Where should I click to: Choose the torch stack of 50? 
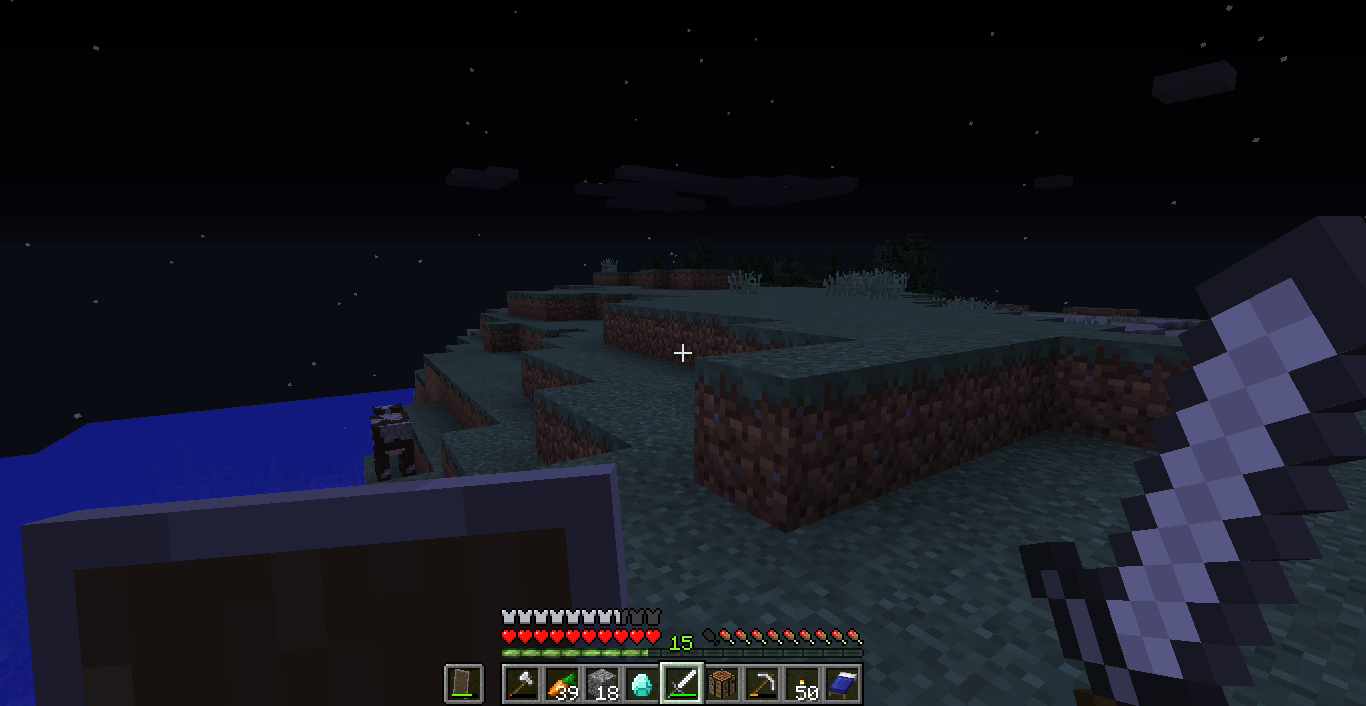pyautogui.click(x=802, y=684)
